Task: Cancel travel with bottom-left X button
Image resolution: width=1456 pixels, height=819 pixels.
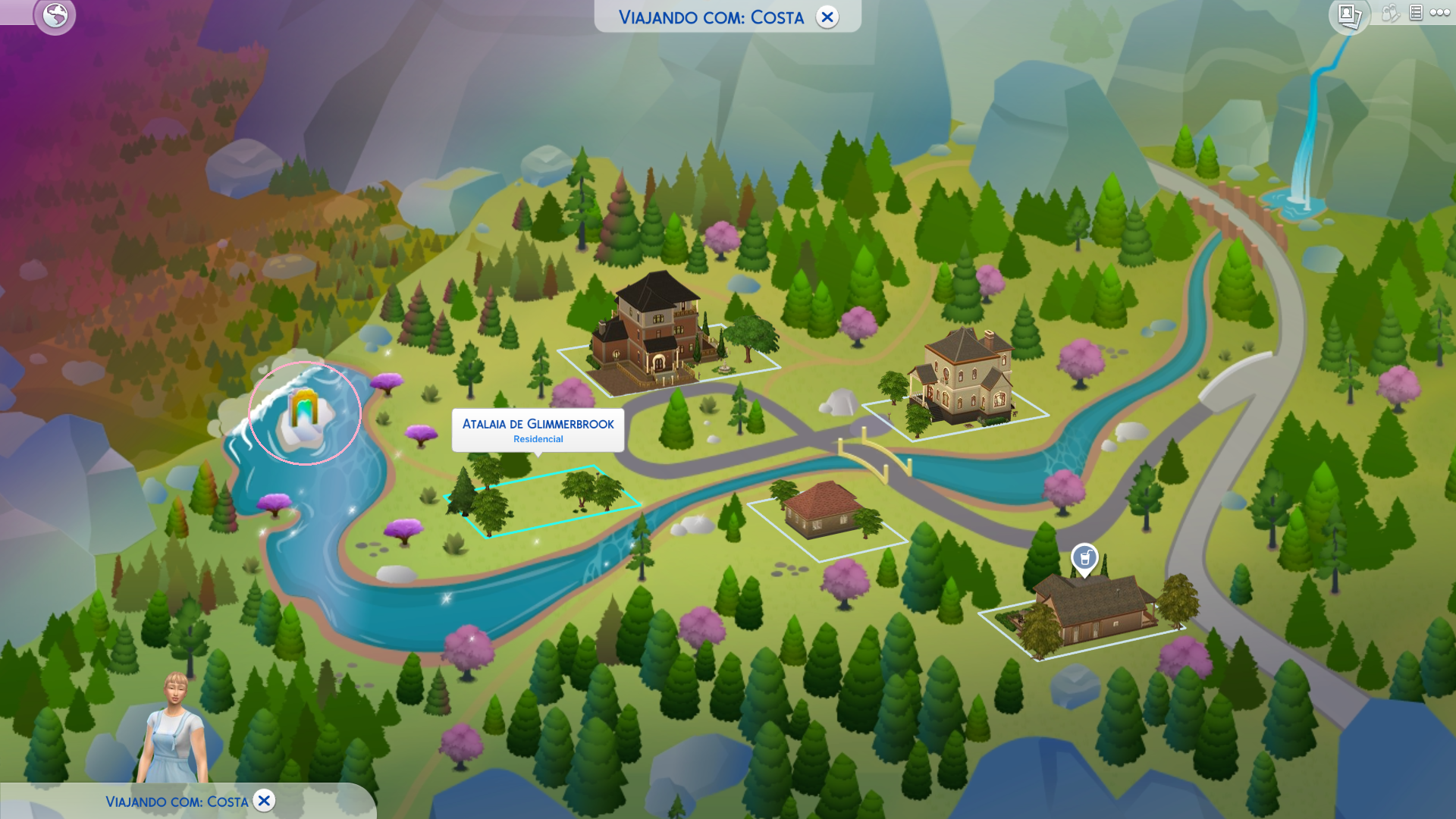Action: pos(264,801)
